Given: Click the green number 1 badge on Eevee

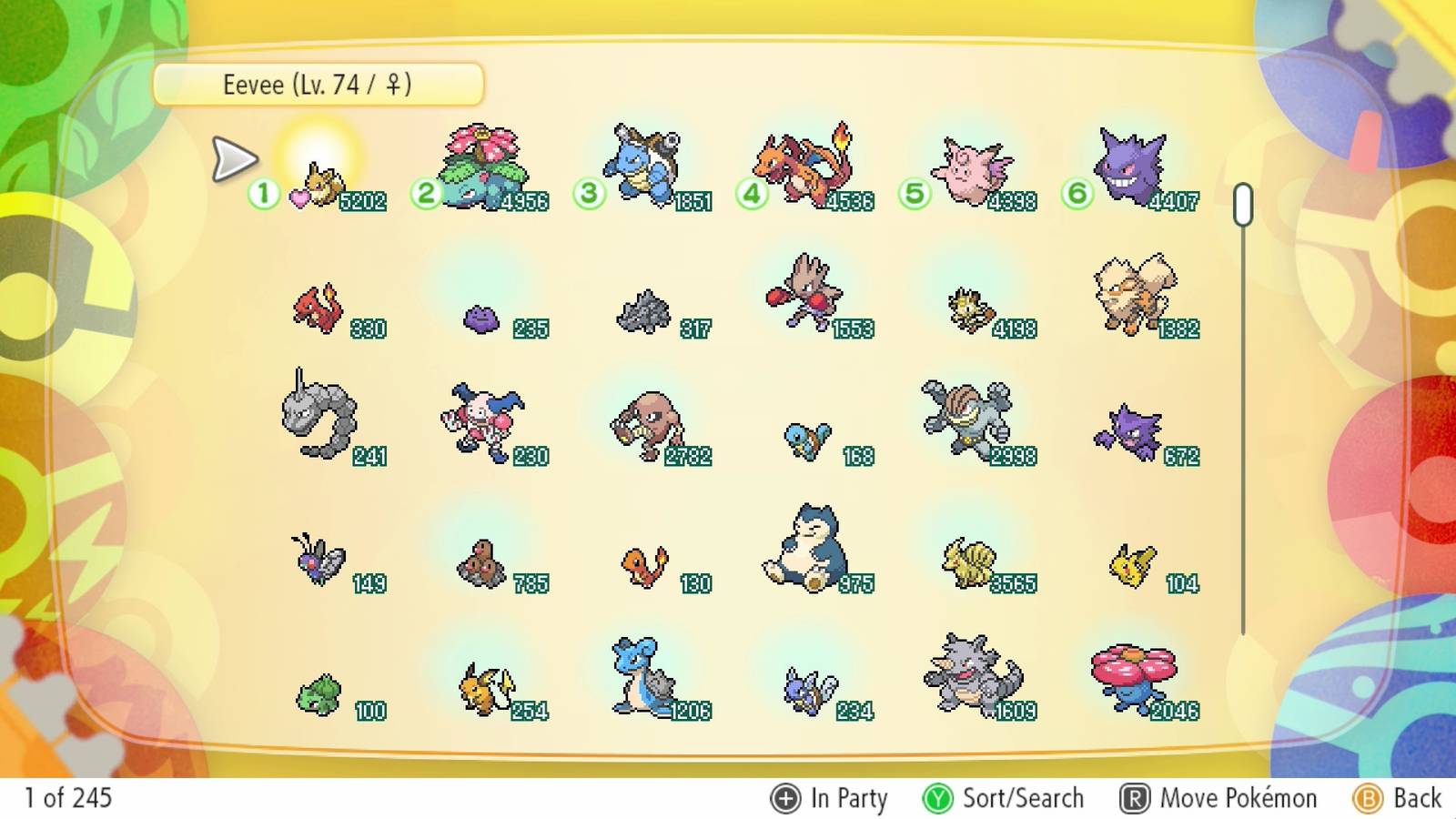Looking at the screenshot, I should click(261, 193).
